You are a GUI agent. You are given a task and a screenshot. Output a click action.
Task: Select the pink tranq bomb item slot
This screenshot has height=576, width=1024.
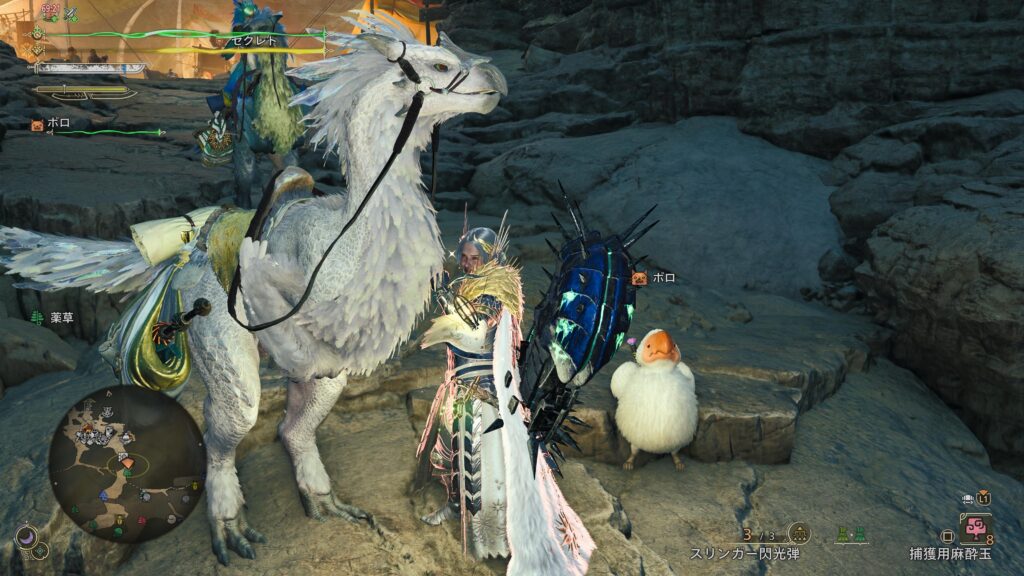pyautogui.click(x=973, y=527)
